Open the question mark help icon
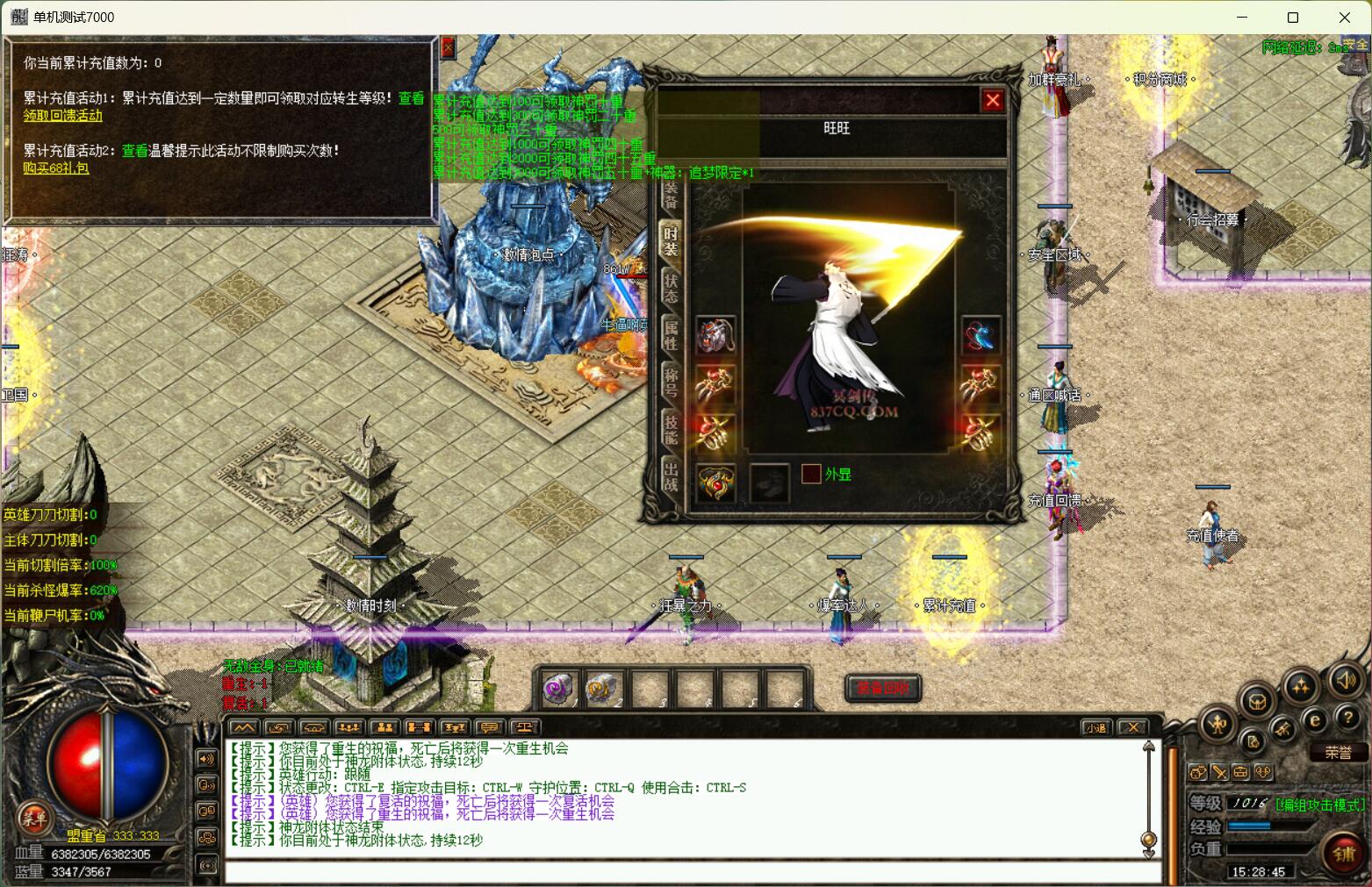The image size is (1372, 887). (1347, 719)
